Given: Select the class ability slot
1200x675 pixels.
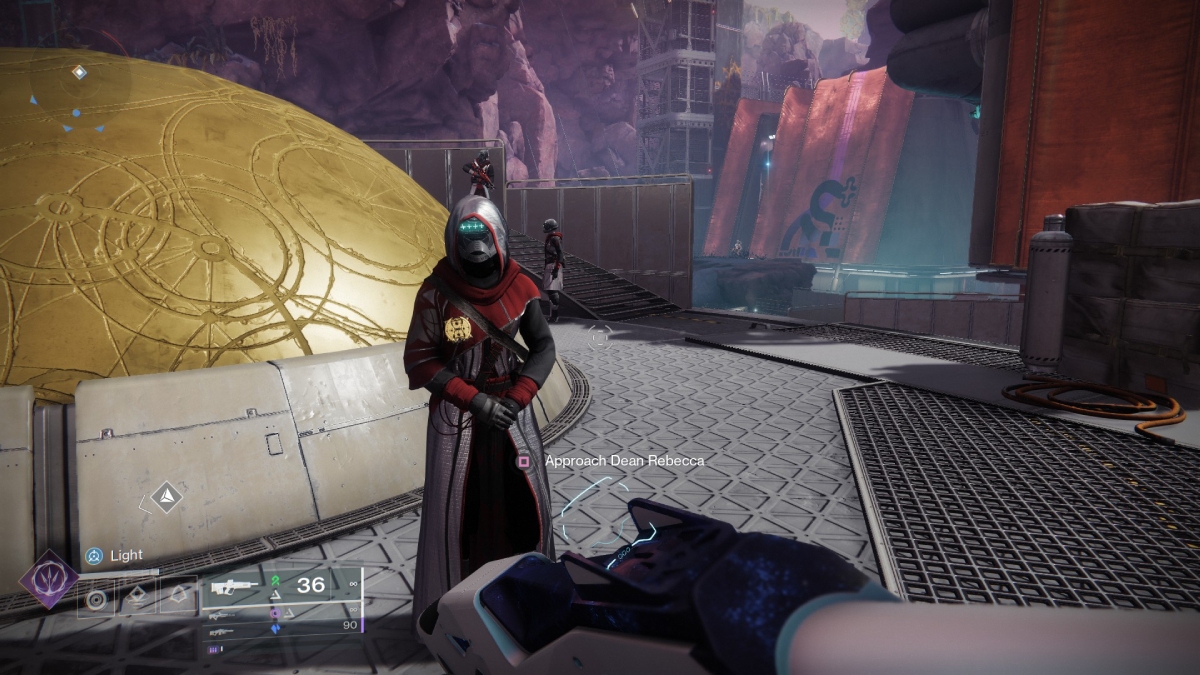Looking at the screenshot, I should click(x=179, y=599).
